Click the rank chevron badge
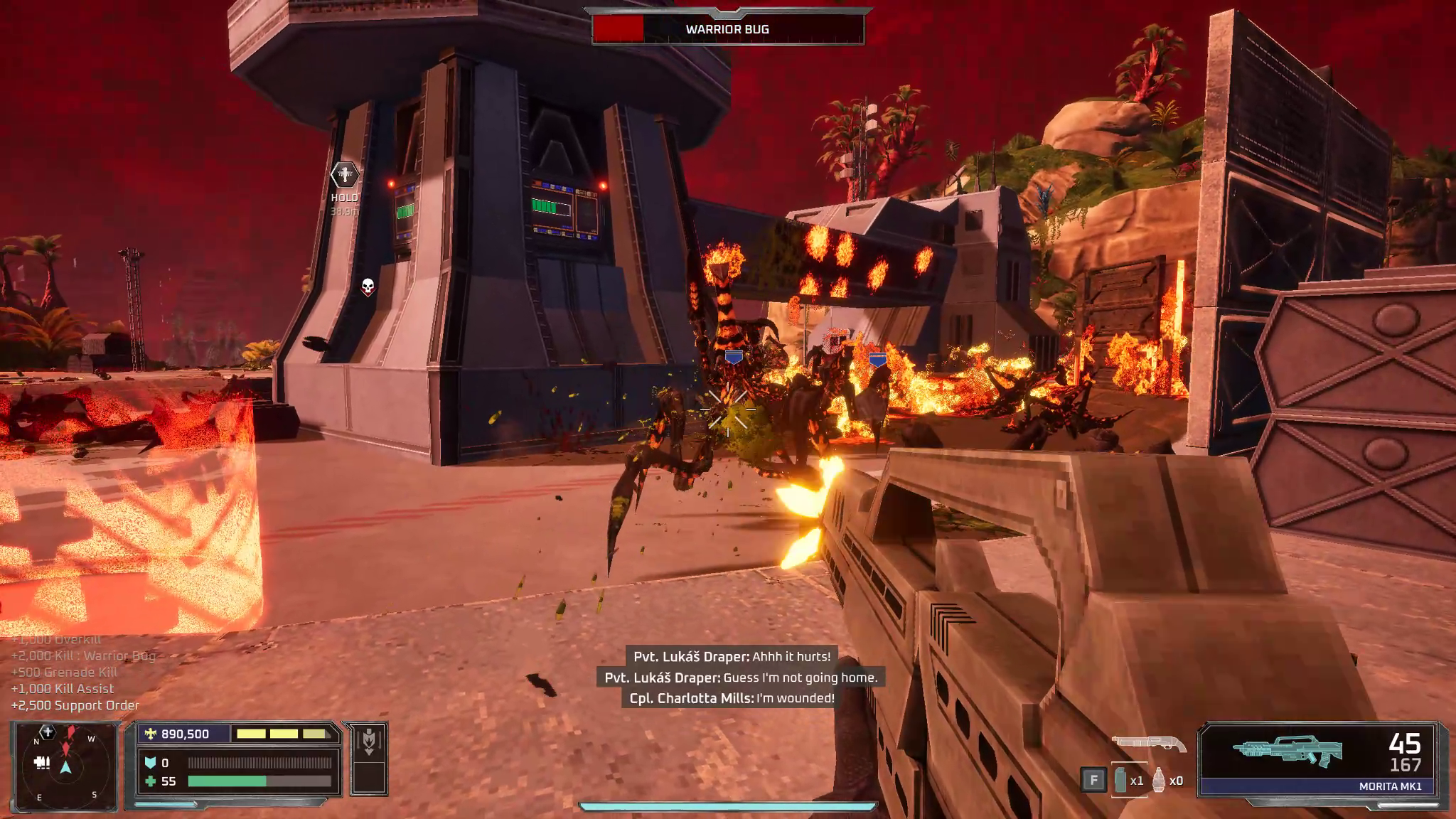 point(368,742)
